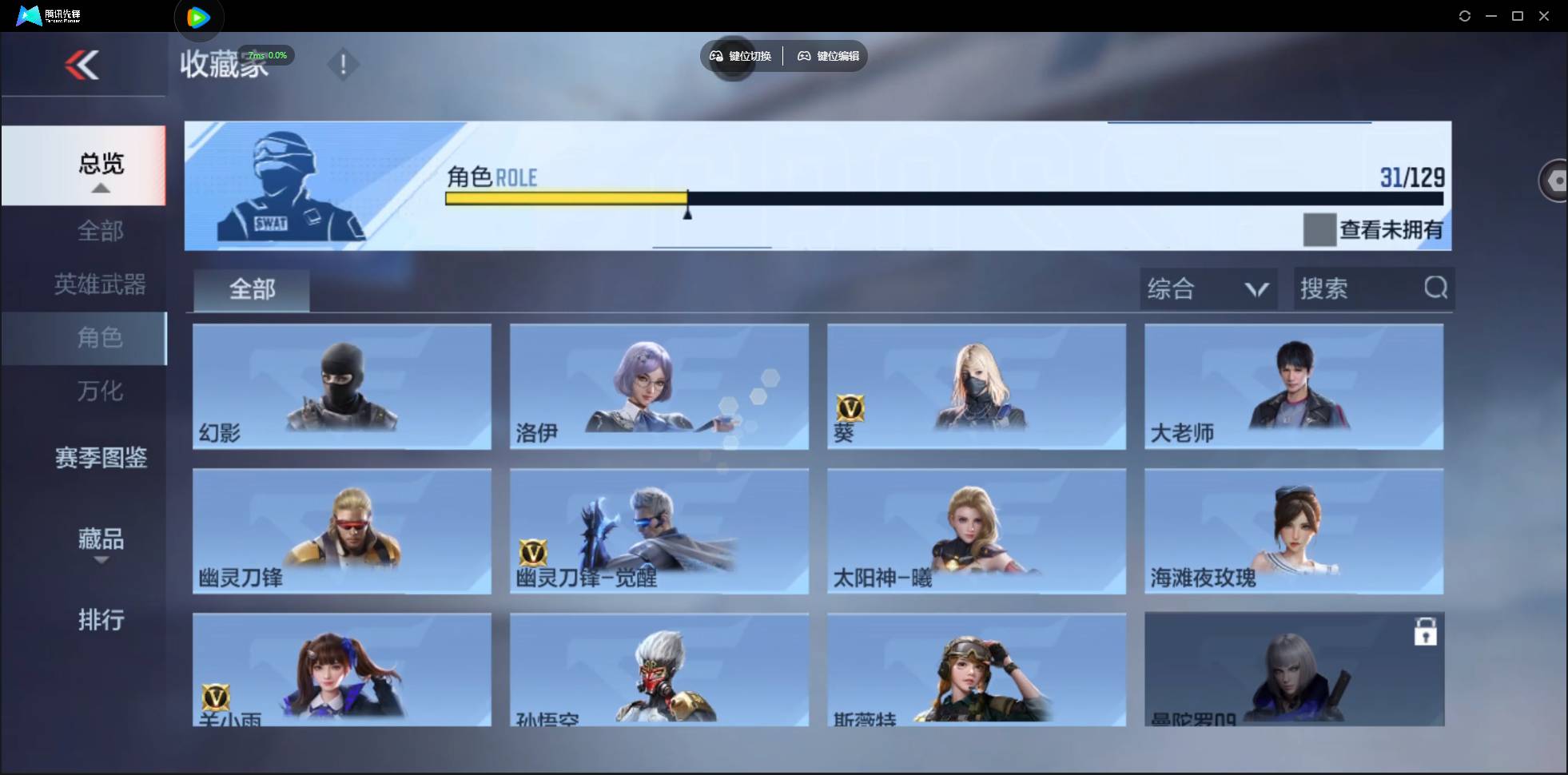Viewport: 1568px width, 775px height.
Task: Collapse the 总览 section arrow
Action: pyautogui.click(x=99, y=188)
